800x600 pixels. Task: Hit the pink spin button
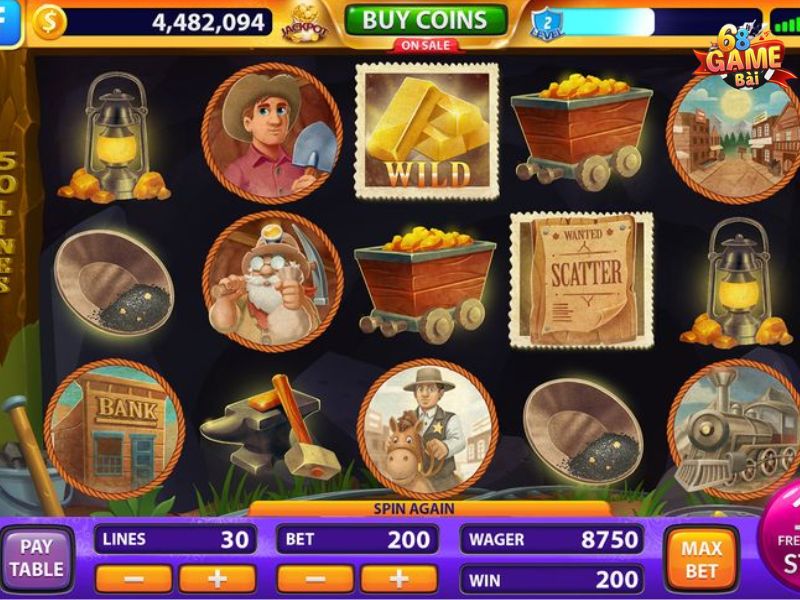(x=783, y=550)
